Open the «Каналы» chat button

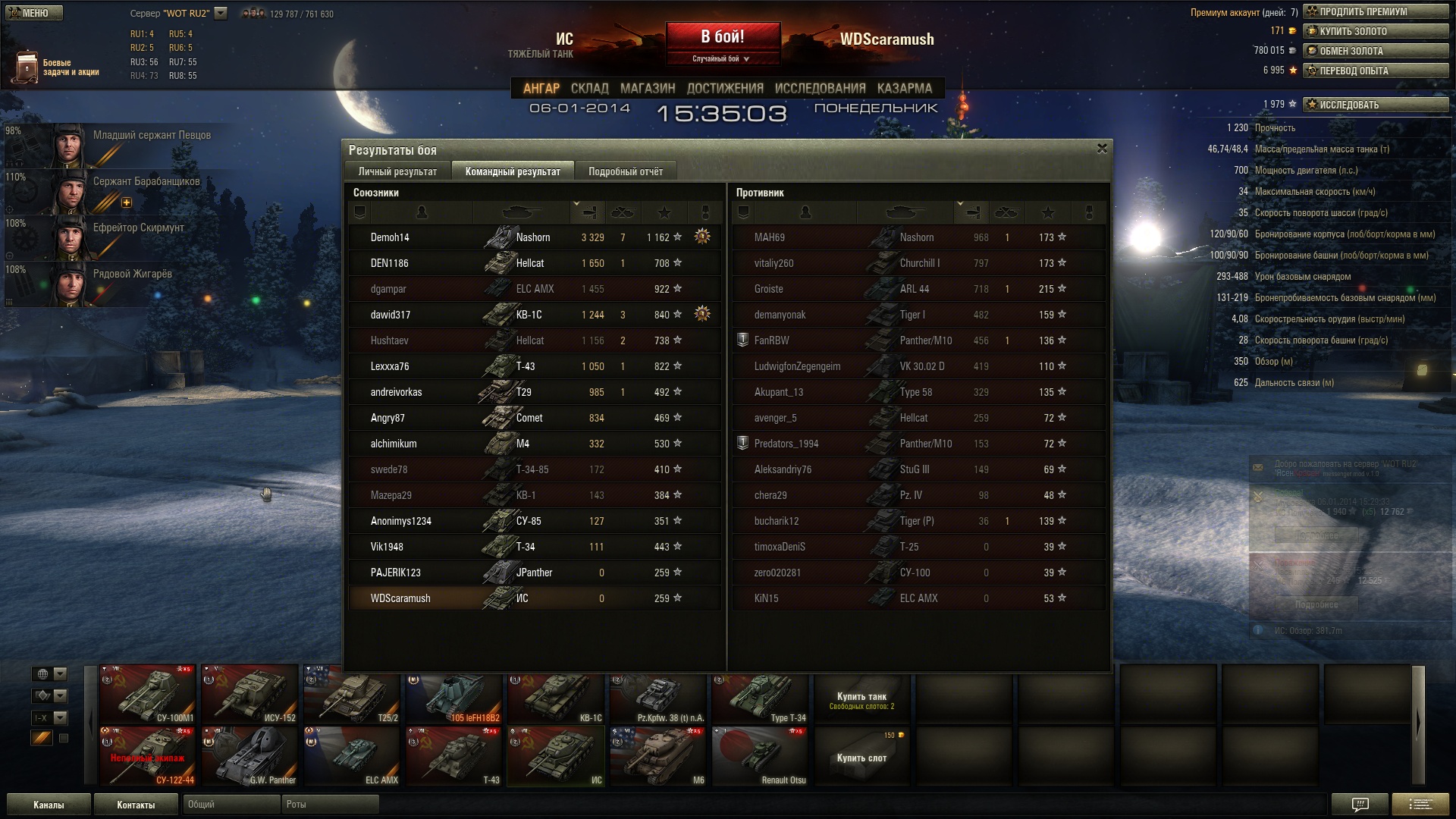pos(49,805)
